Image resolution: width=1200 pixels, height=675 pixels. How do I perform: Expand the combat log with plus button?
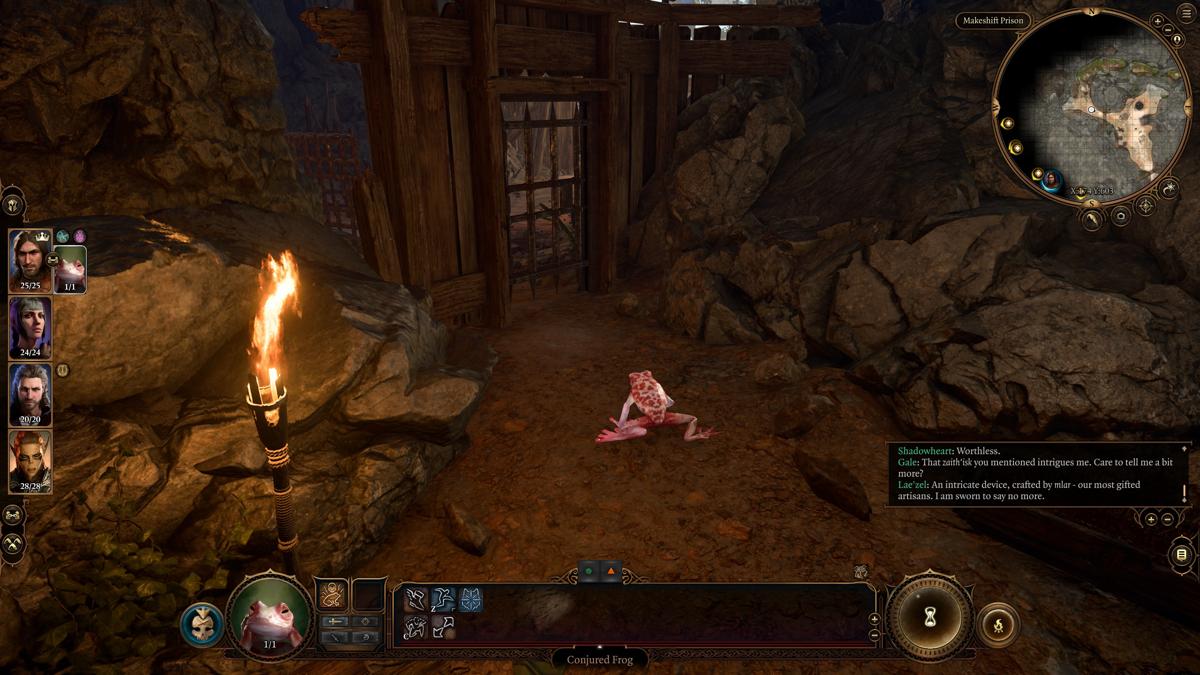tap(1151, 519)
